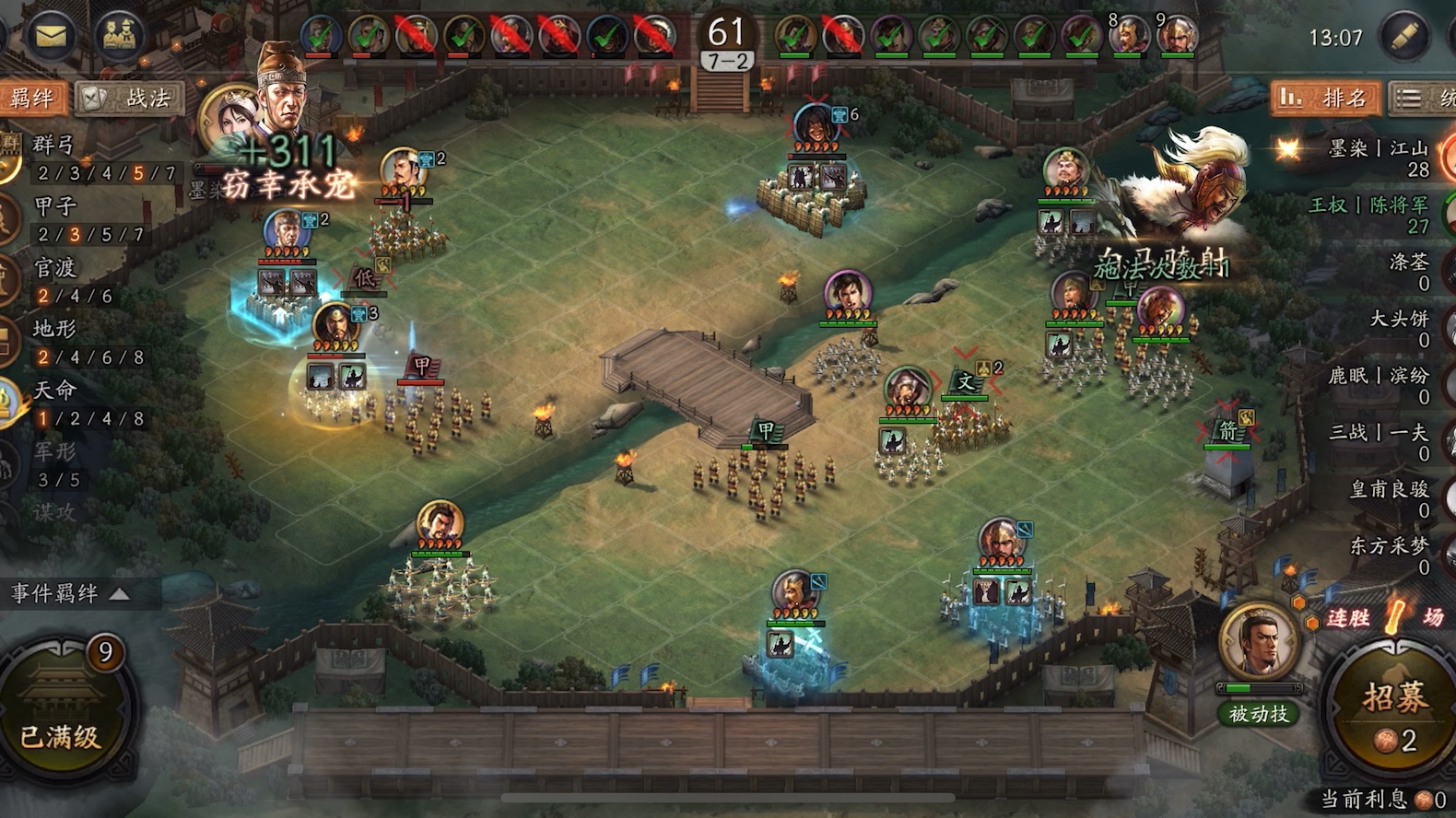This screenshot has height=818, width=1456.
Task: Open the mail envelope icon
Action: [x=51, y=35]
